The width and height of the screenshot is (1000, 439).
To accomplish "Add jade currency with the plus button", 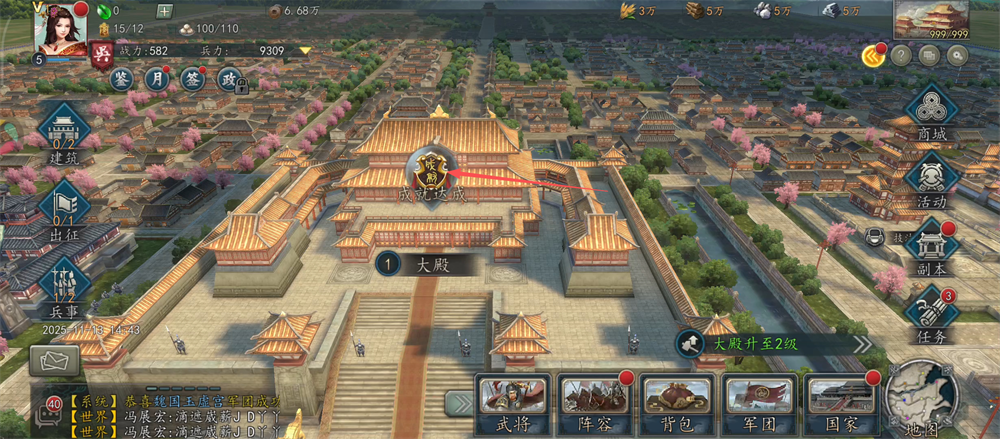I will pos(165,11).
